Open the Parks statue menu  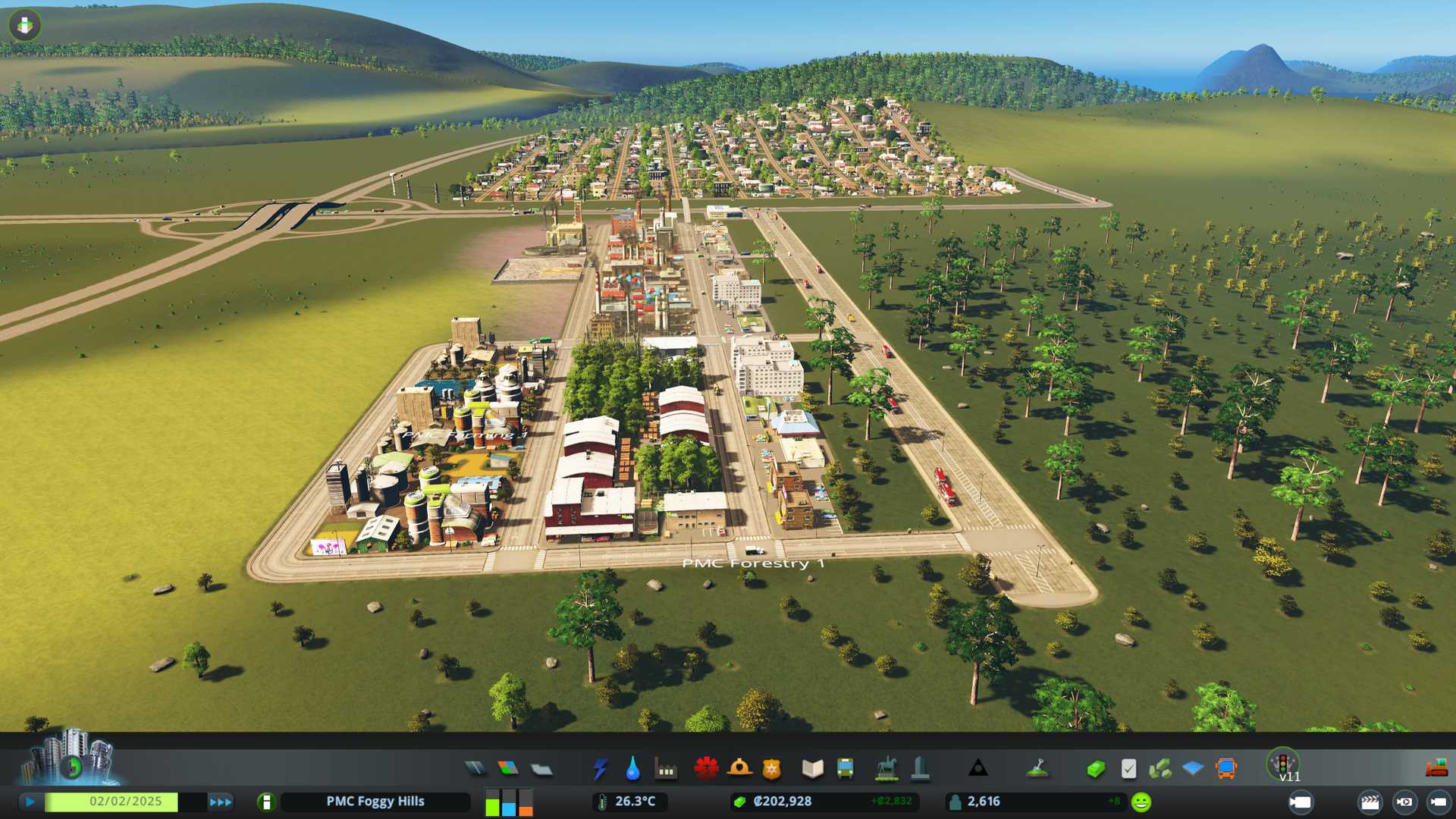pos(886,769)
